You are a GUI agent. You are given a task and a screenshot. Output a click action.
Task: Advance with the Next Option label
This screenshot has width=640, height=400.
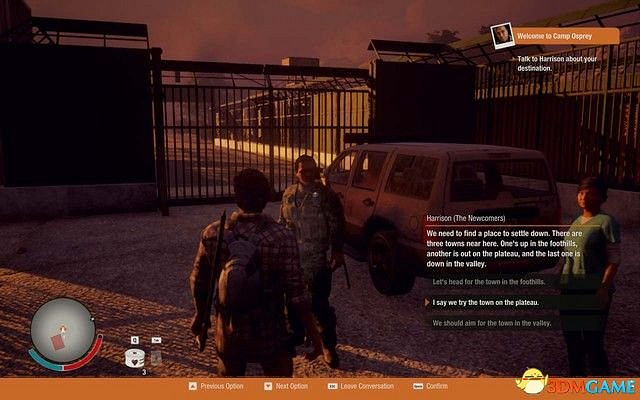coord(291,386)
